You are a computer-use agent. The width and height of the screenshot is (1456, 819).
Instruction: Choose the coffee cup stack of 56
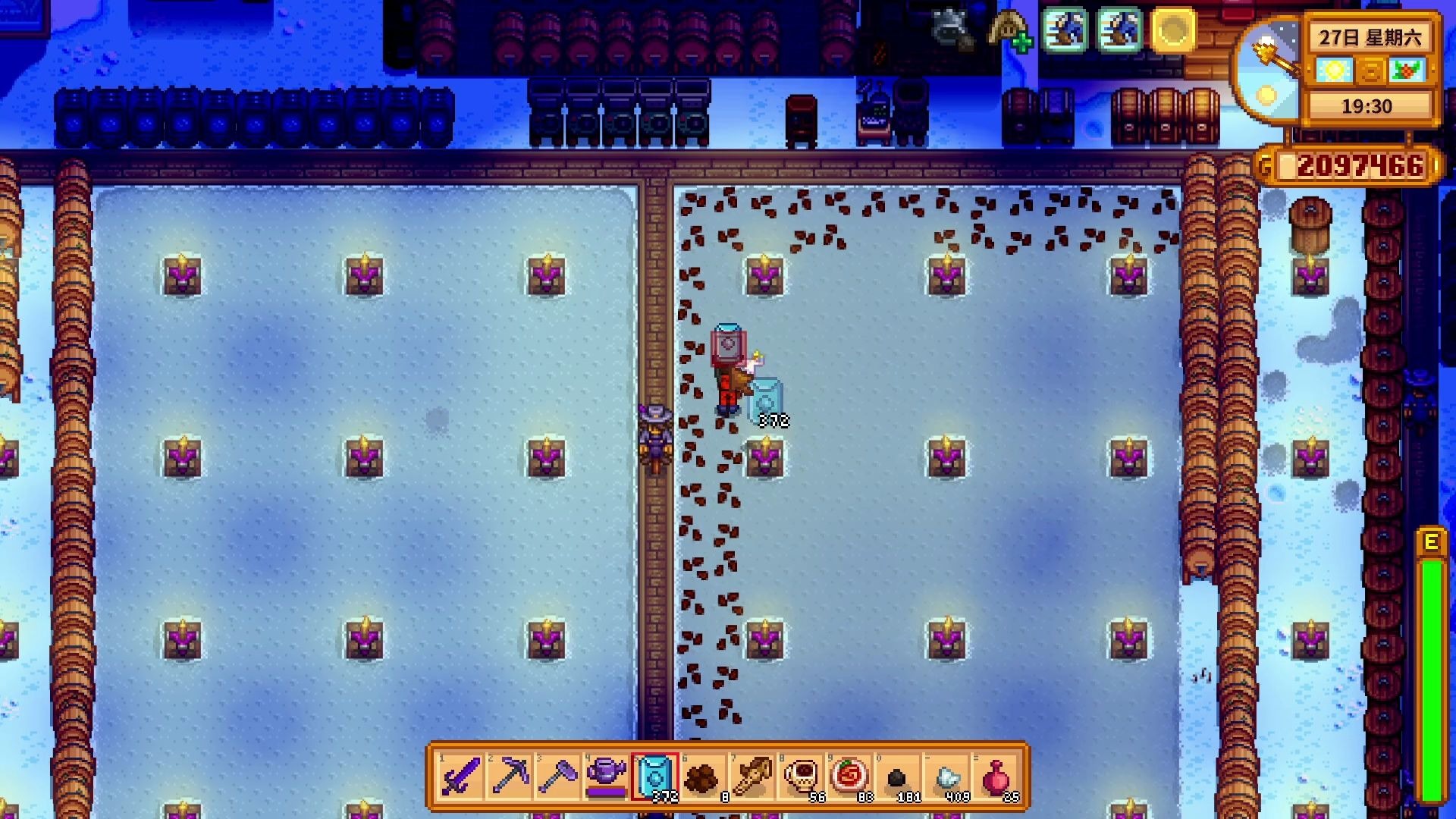coord(801,777)
